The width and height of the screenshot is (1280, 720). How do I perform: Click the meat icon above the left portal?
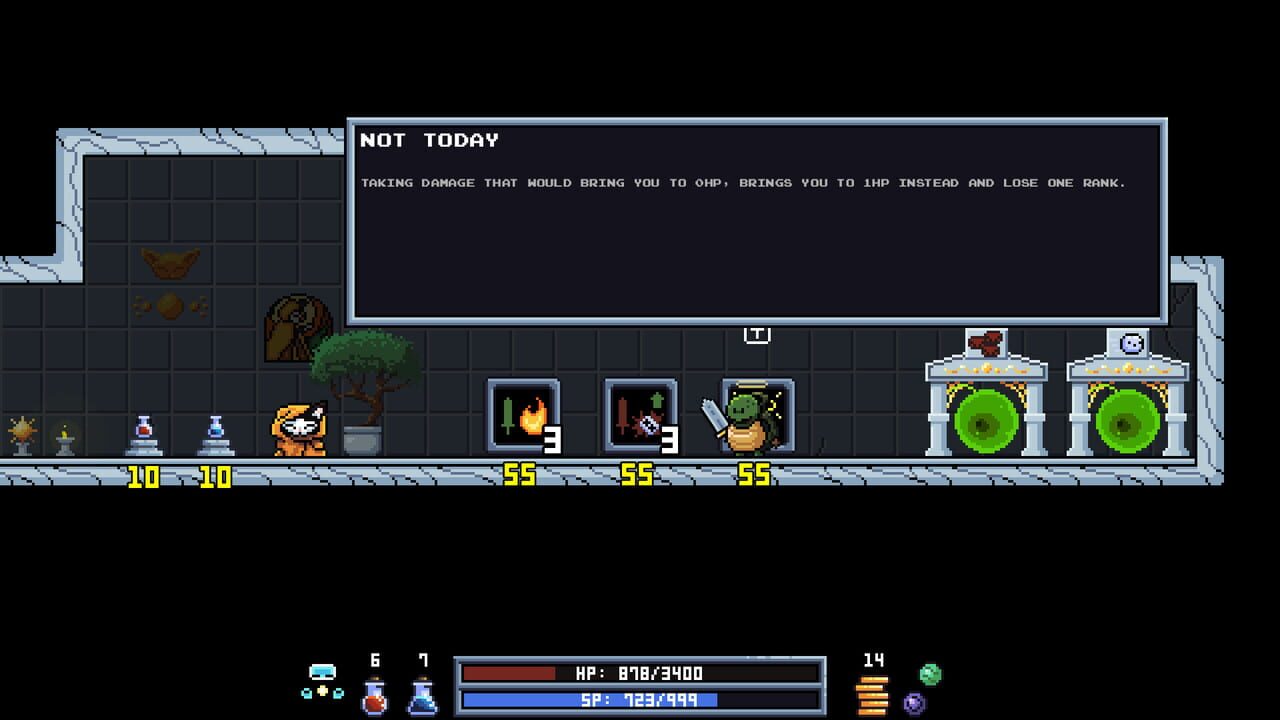pyautogui.click(x=986, y=341)
